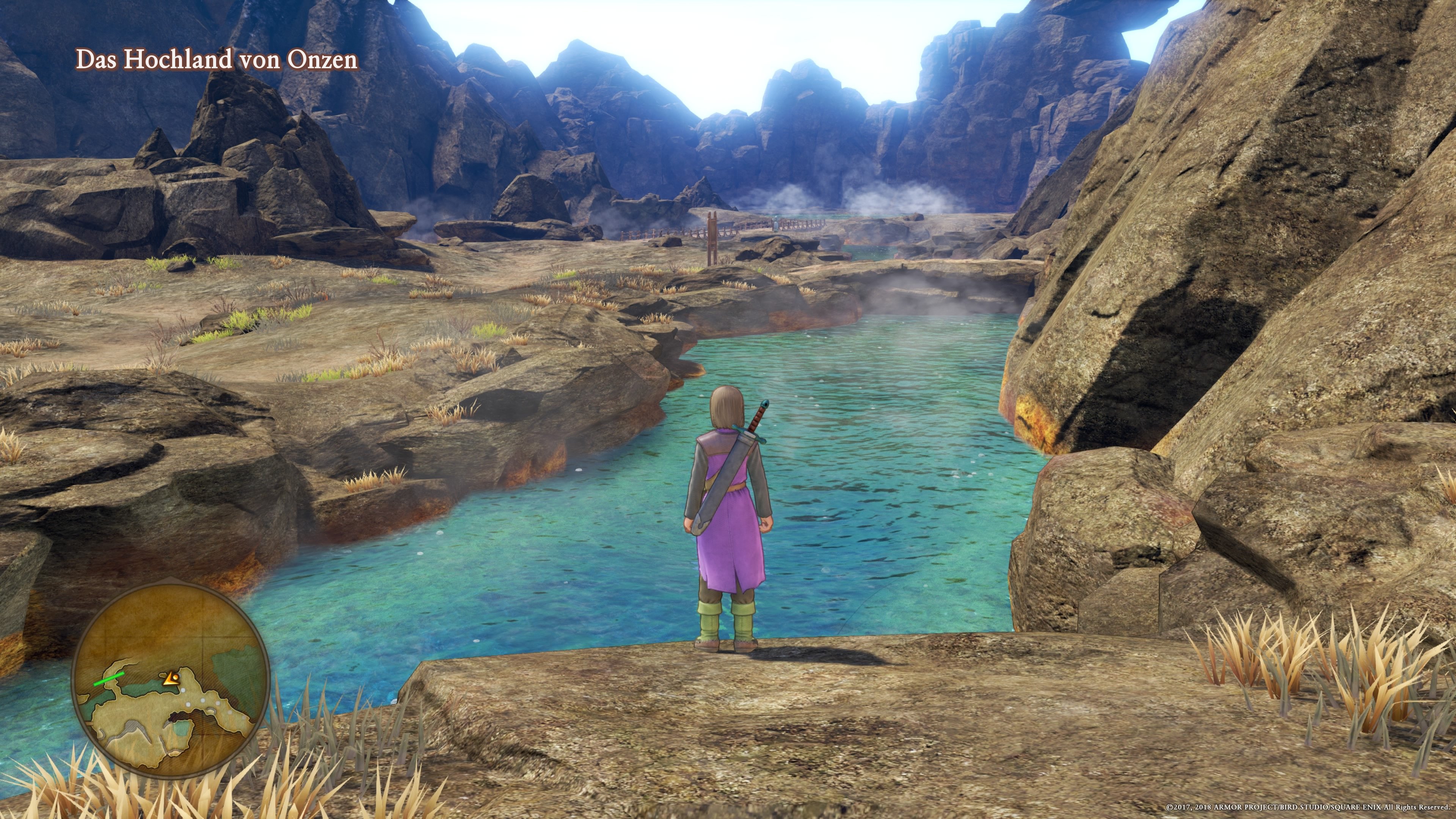Select a white waypoint dot on the minimap

coord(183,691)
